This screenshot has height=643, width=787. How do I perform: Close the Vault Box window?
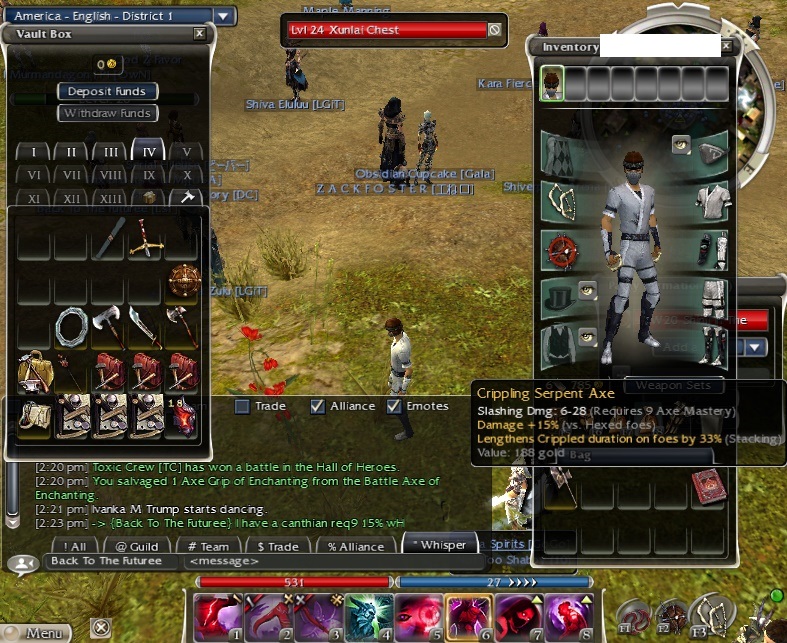coord(199,34)
